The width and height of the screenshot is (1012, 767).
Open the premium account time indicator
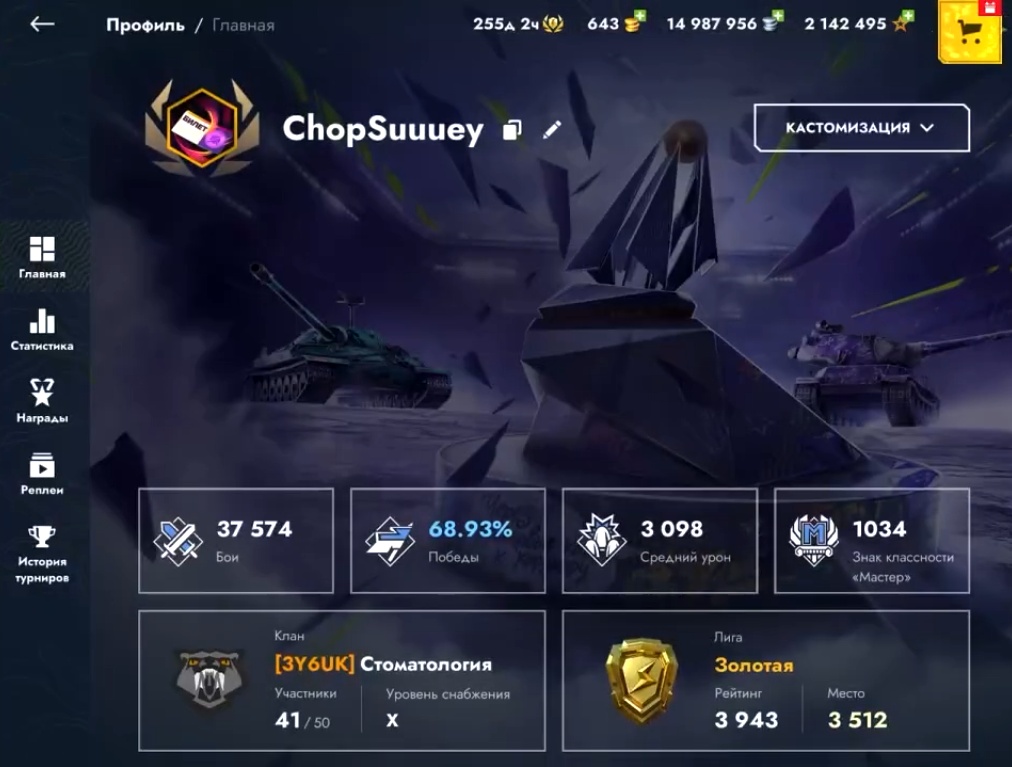point(518,23)
